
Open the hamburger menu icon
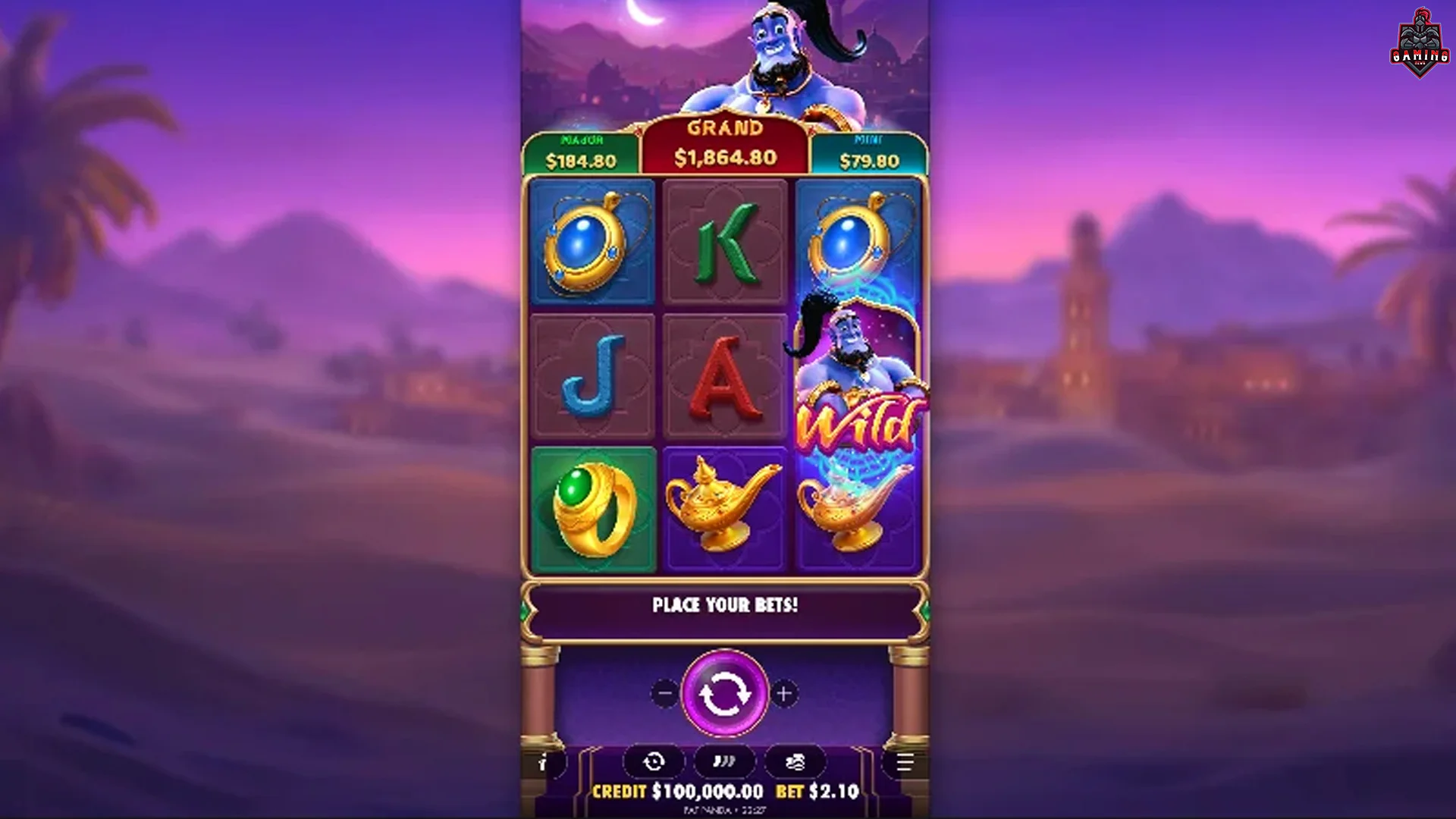click(x=904, y=763)
